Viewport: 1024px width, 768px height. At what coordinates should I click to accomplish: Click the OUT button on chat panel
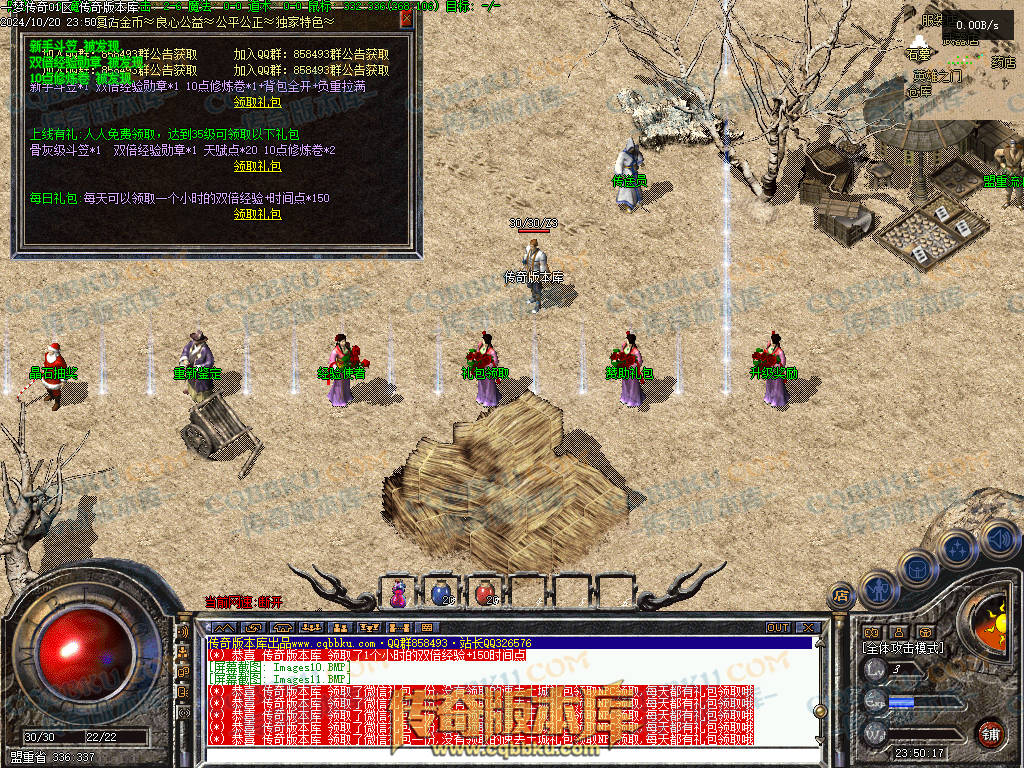tap(777, 628)
